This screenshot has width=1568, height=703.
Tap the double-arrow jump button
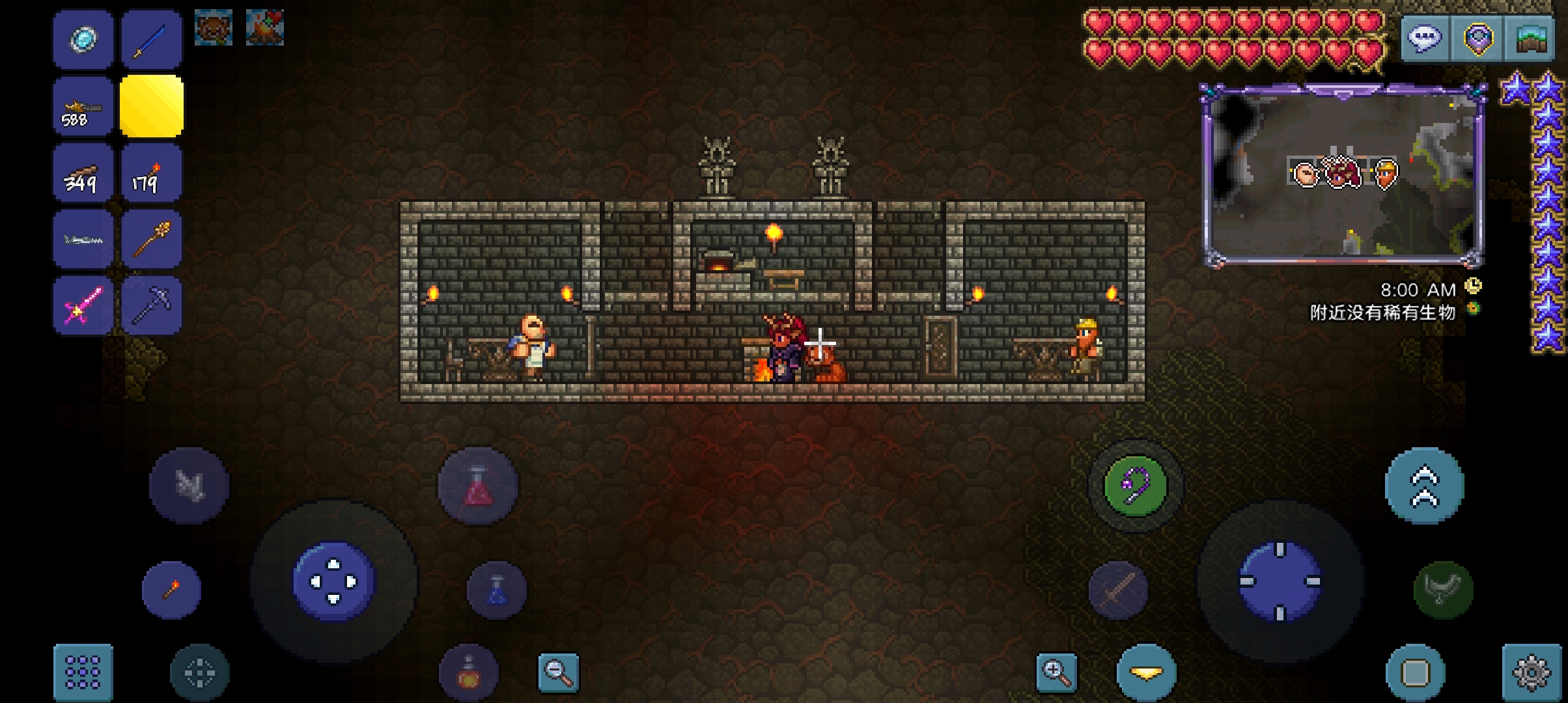pos(1424,486)
